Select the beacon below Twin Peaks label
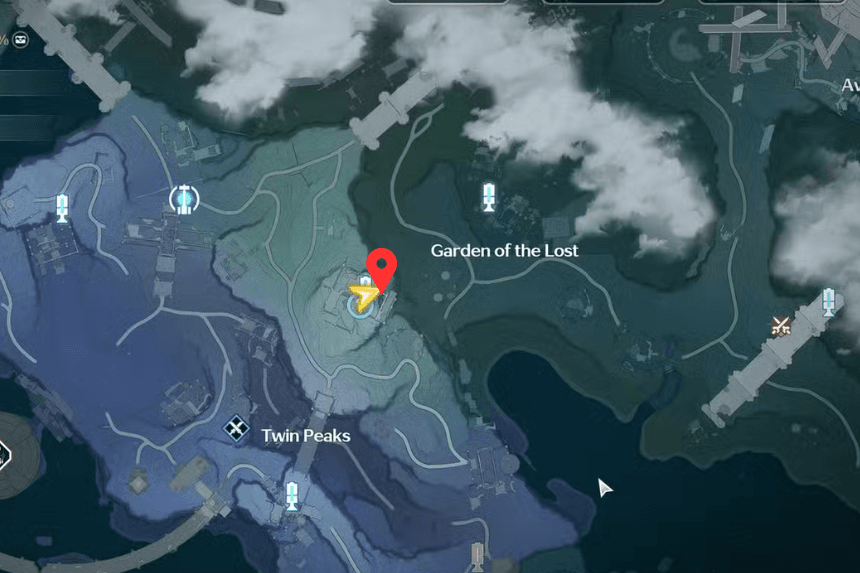 (291, 495)
